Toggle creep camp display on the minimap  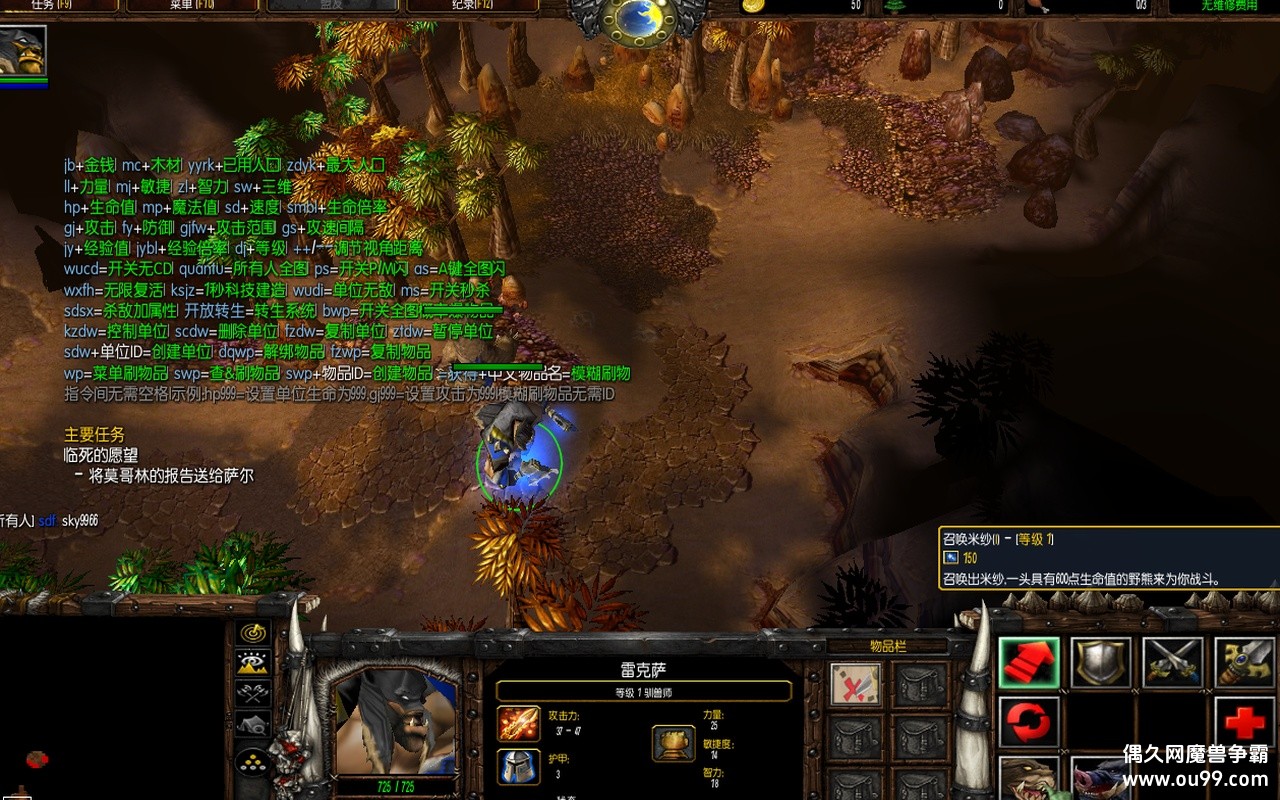pyautogui.click(x=253, y=724)
